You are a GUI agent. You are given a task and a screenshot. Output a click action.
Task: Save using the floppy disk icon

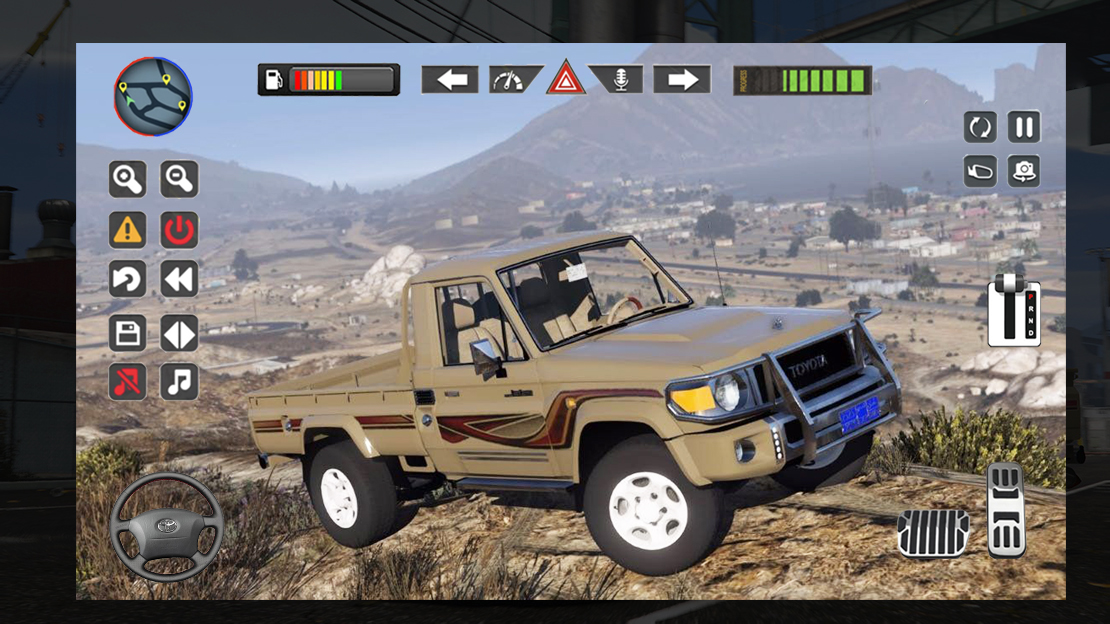(127, 332)
